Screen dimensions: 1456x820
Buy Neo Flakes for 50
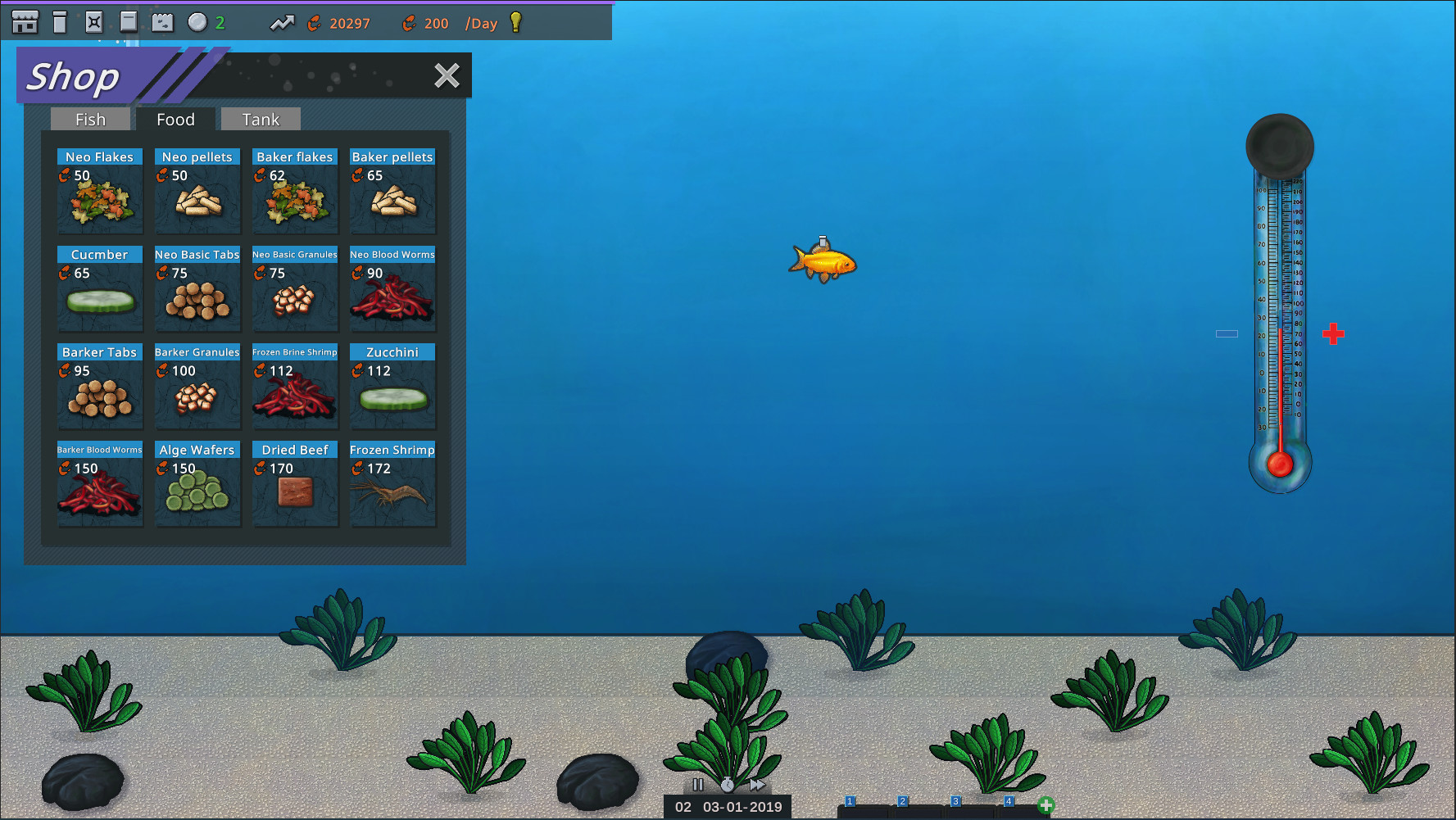(x=99, y=192)
